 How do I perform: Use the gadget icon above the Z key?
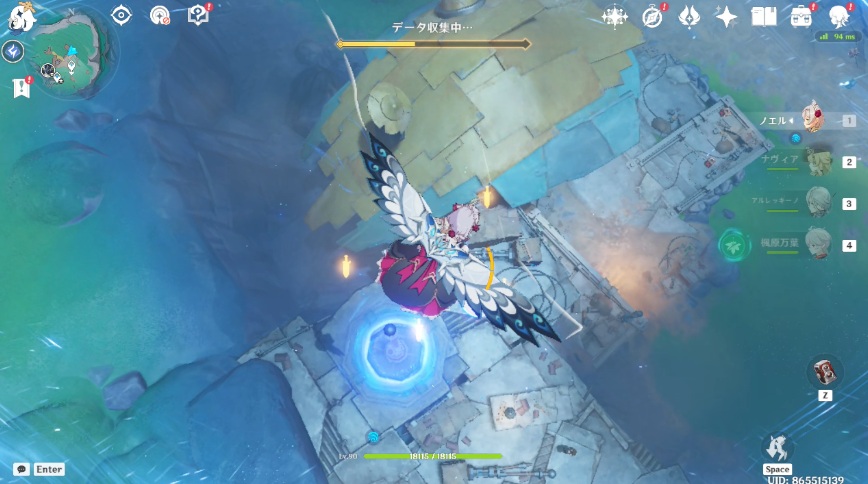pos(824,371)
